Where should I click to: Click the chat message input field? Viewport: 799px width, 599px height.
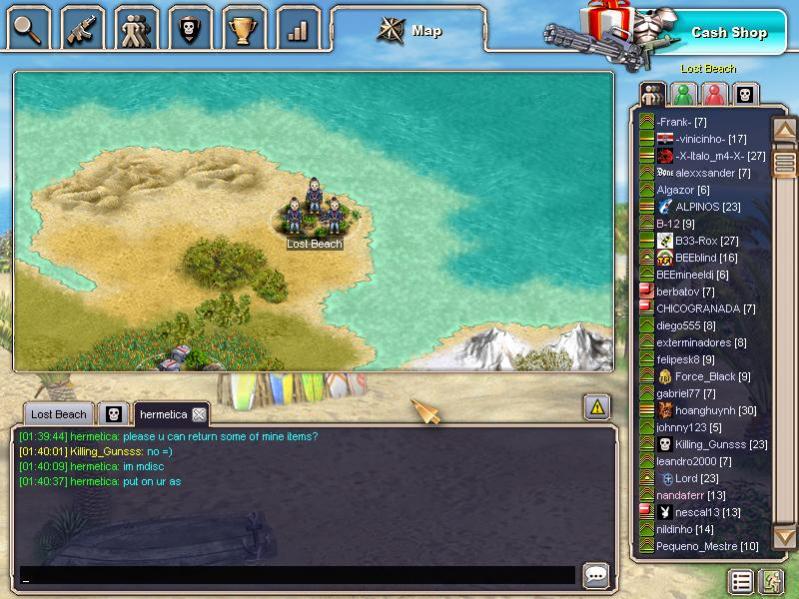pyautogui.click(x=297, y=575)
